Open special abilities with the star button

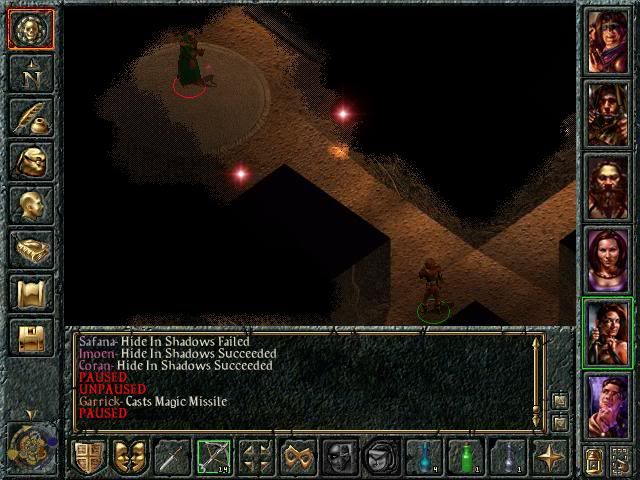[x=550, y=457]
